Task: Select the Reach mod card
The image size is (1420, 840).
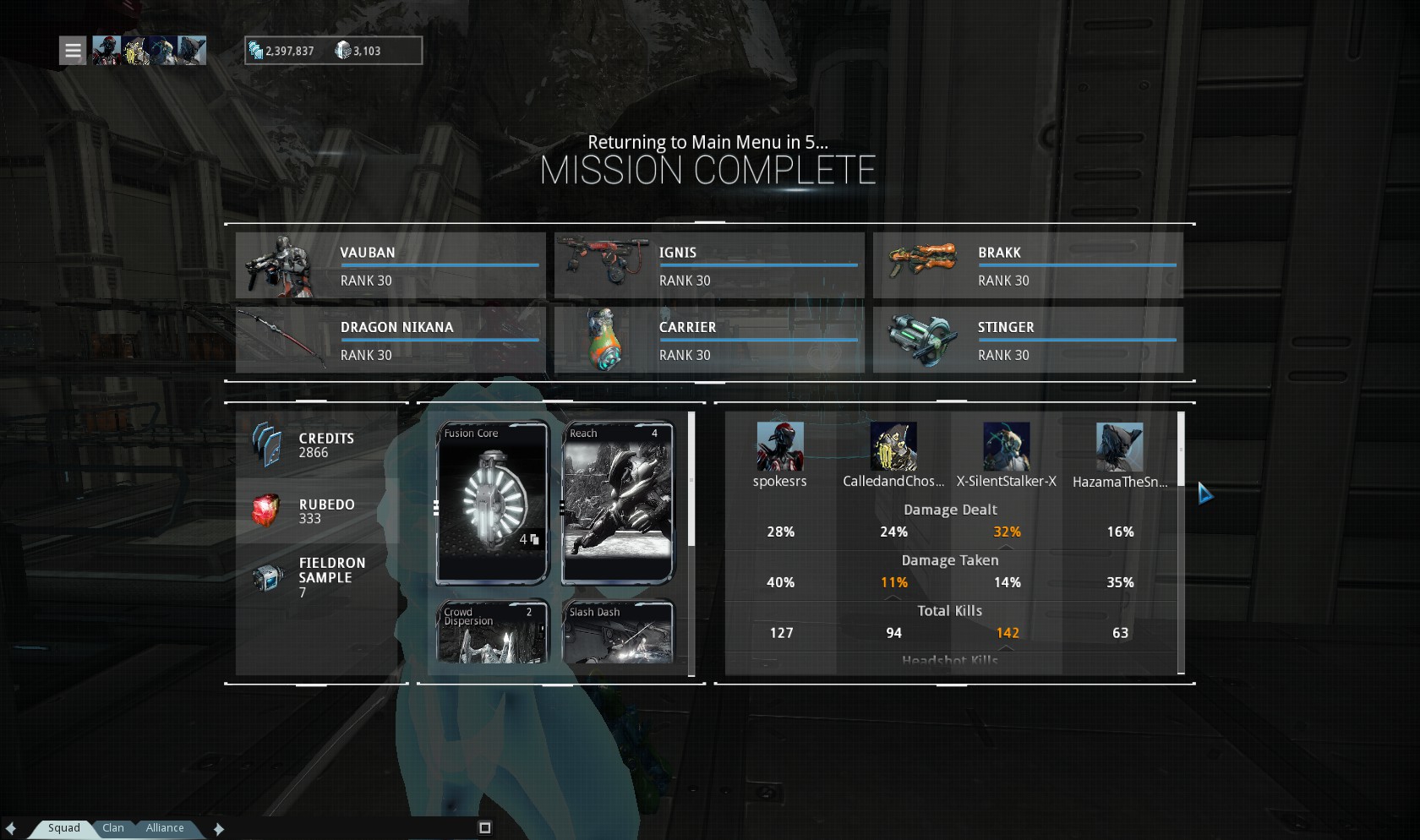Action: coord(618,503)
